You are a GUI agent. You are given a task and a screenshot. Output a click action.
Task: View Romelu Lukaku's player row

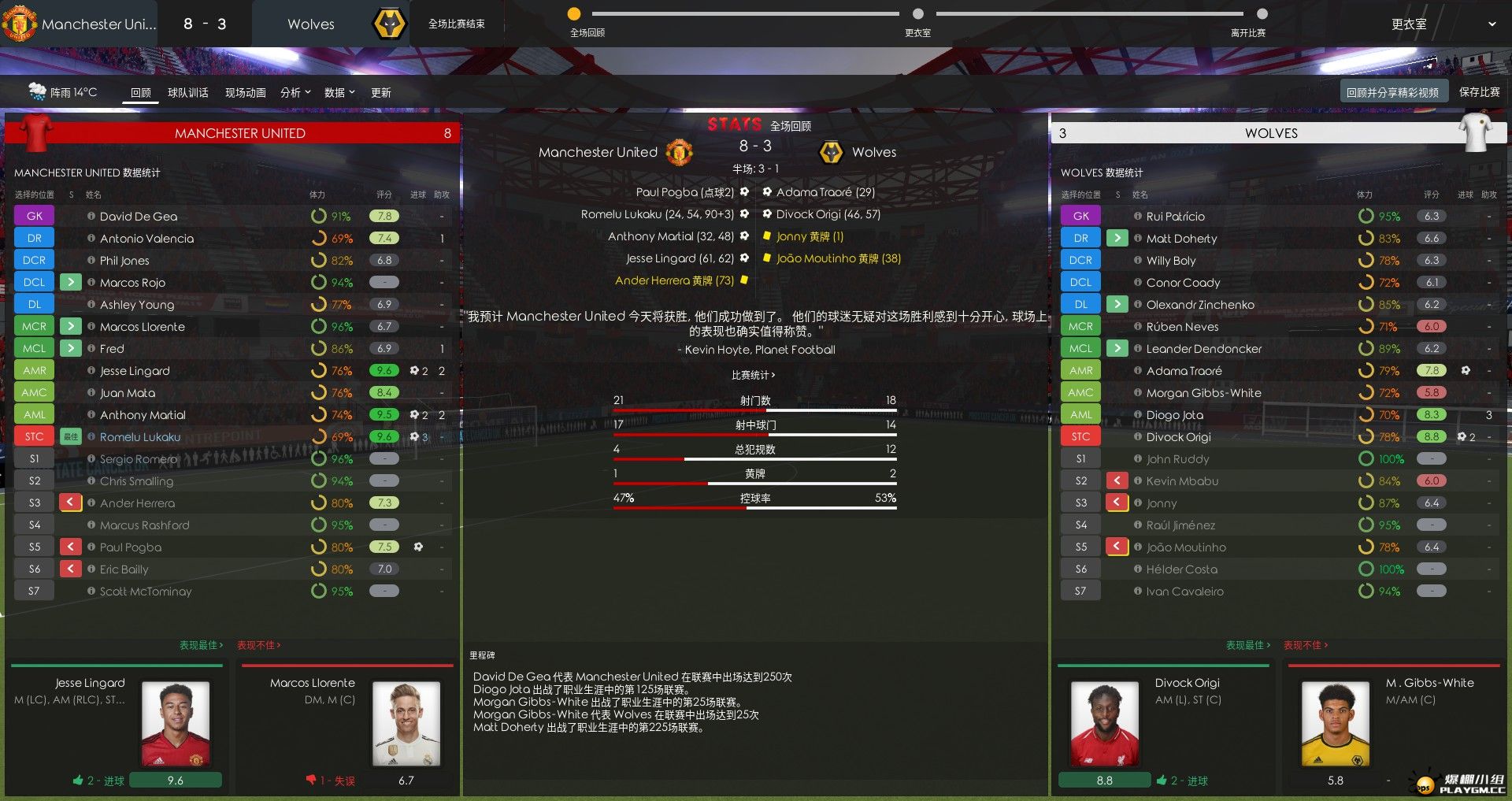coord(140,437)
